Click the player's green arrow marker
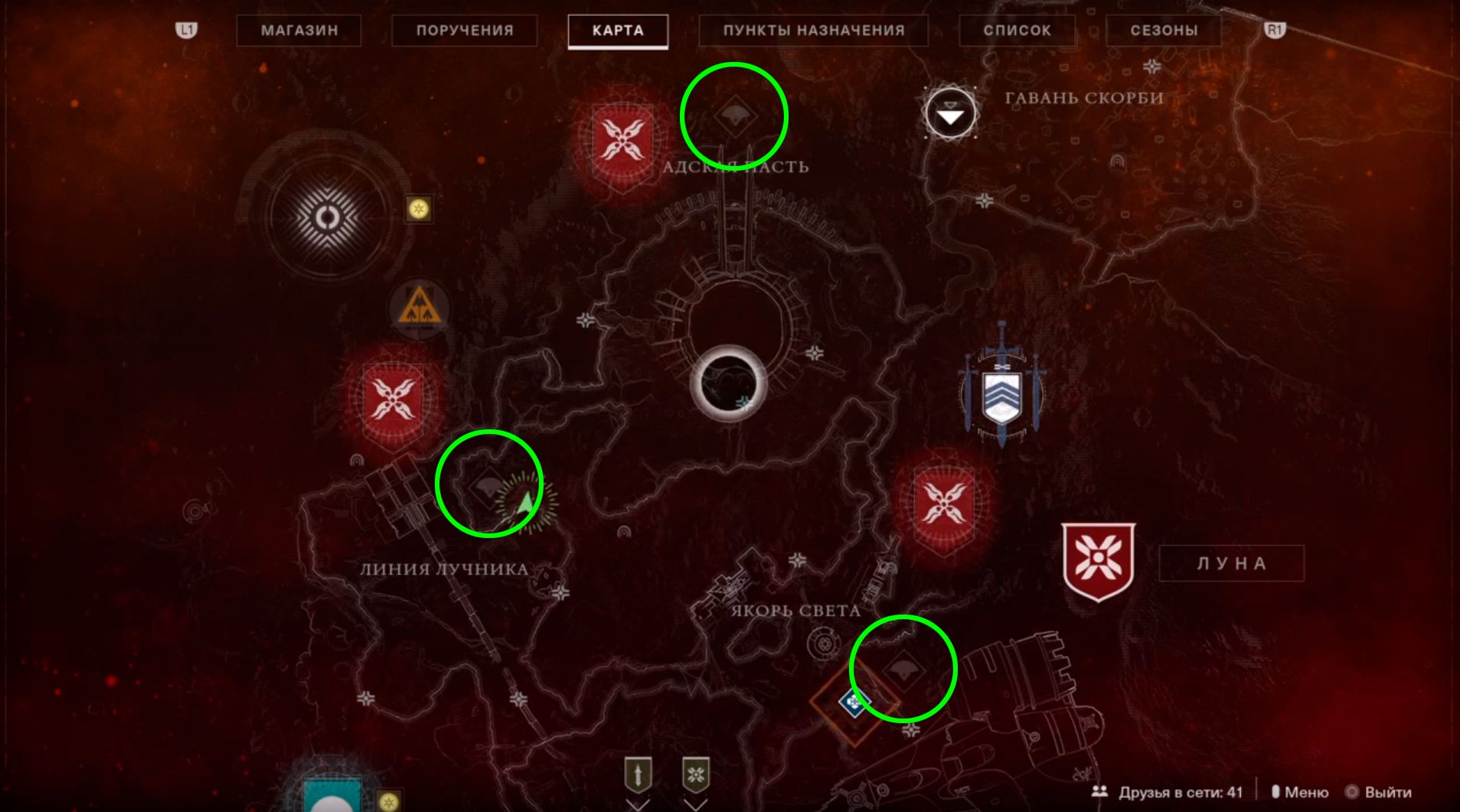This screenshot has height=812, width=1460. pos(526,503)
